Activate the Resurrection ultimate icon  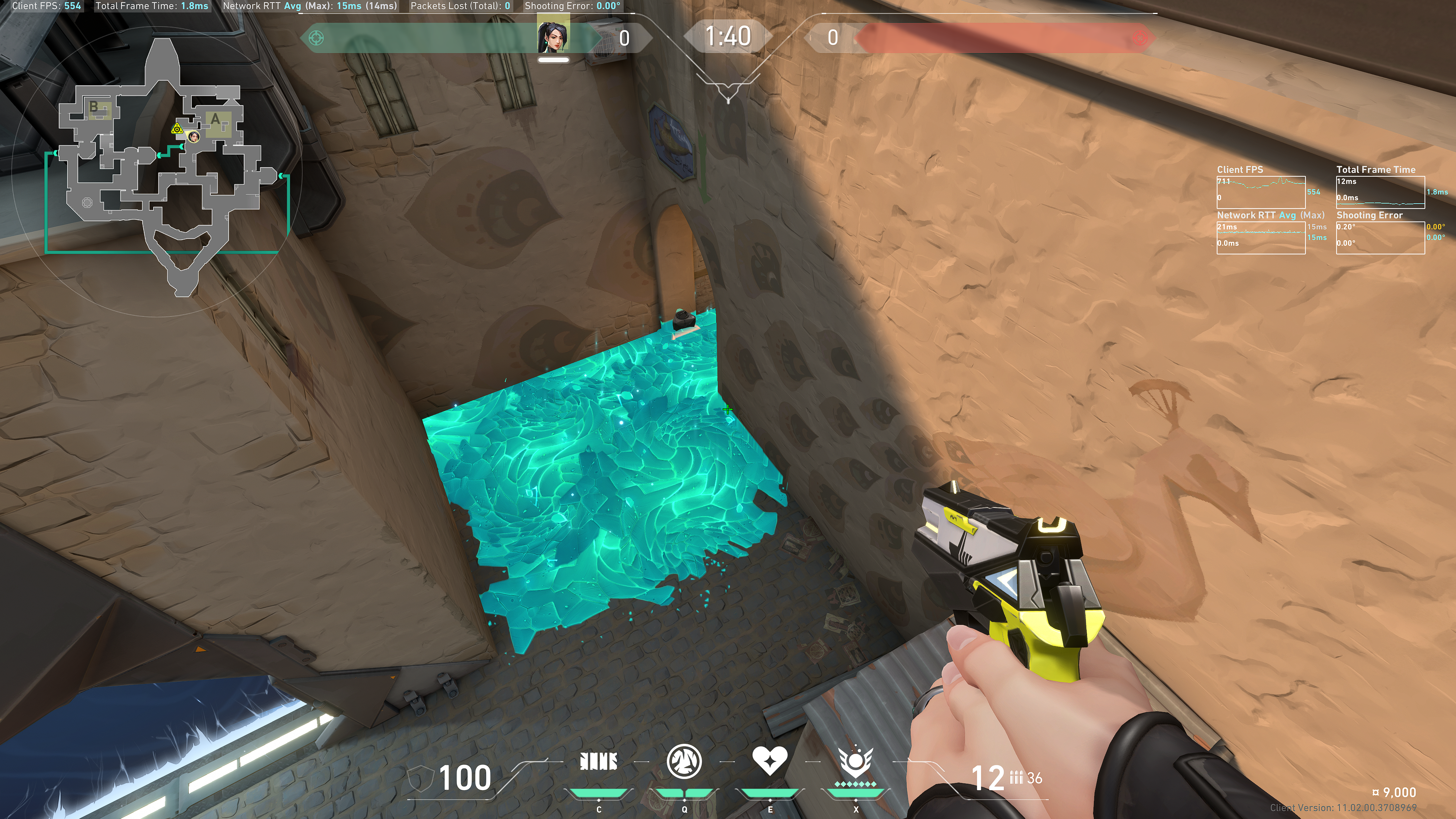[855, 762]
